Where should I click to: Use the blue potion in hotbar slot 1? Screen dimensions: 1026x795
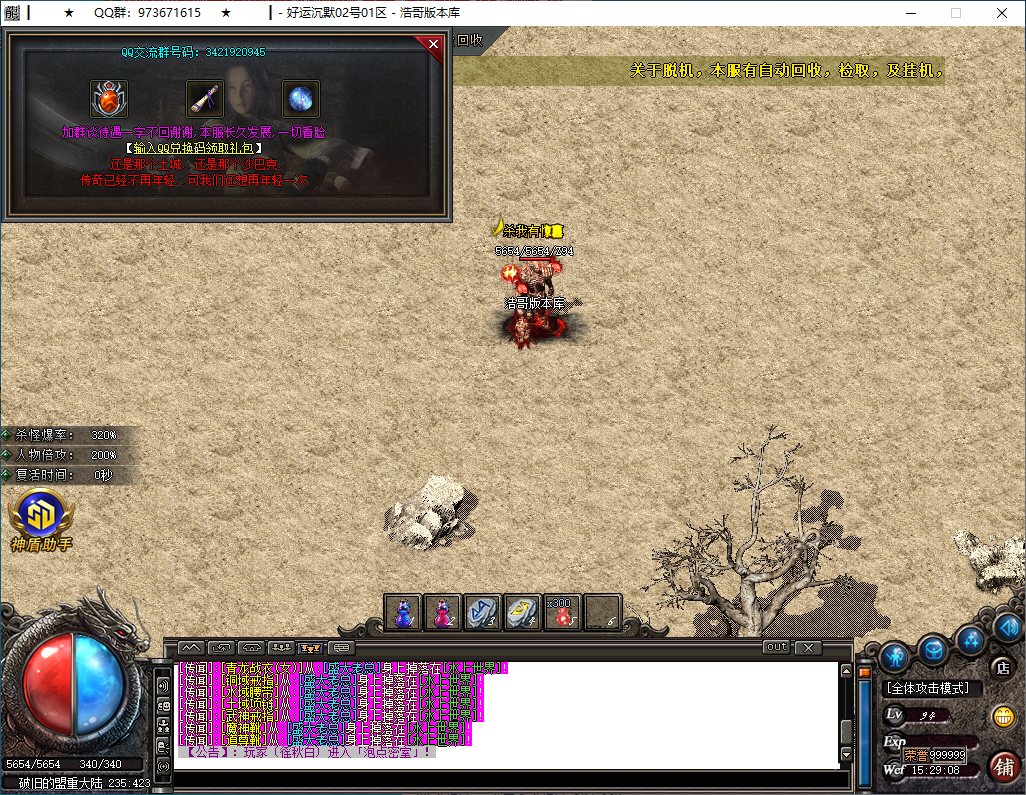pyautogui.click(x=404, y=612)
